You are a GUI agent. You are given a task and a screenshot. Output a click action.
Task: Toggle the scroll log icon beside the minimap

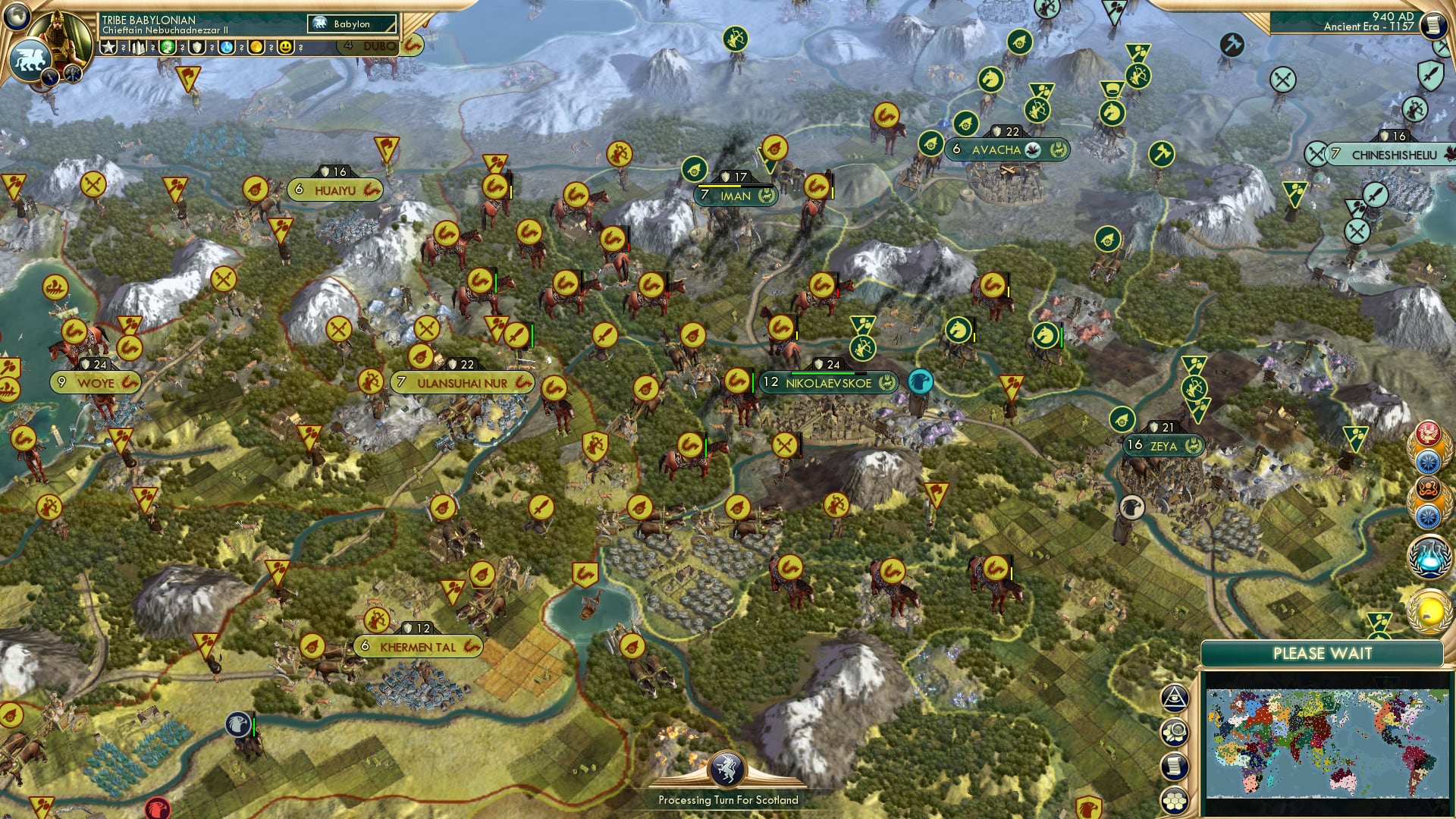pyautogui.click(x=1175, y=766)
